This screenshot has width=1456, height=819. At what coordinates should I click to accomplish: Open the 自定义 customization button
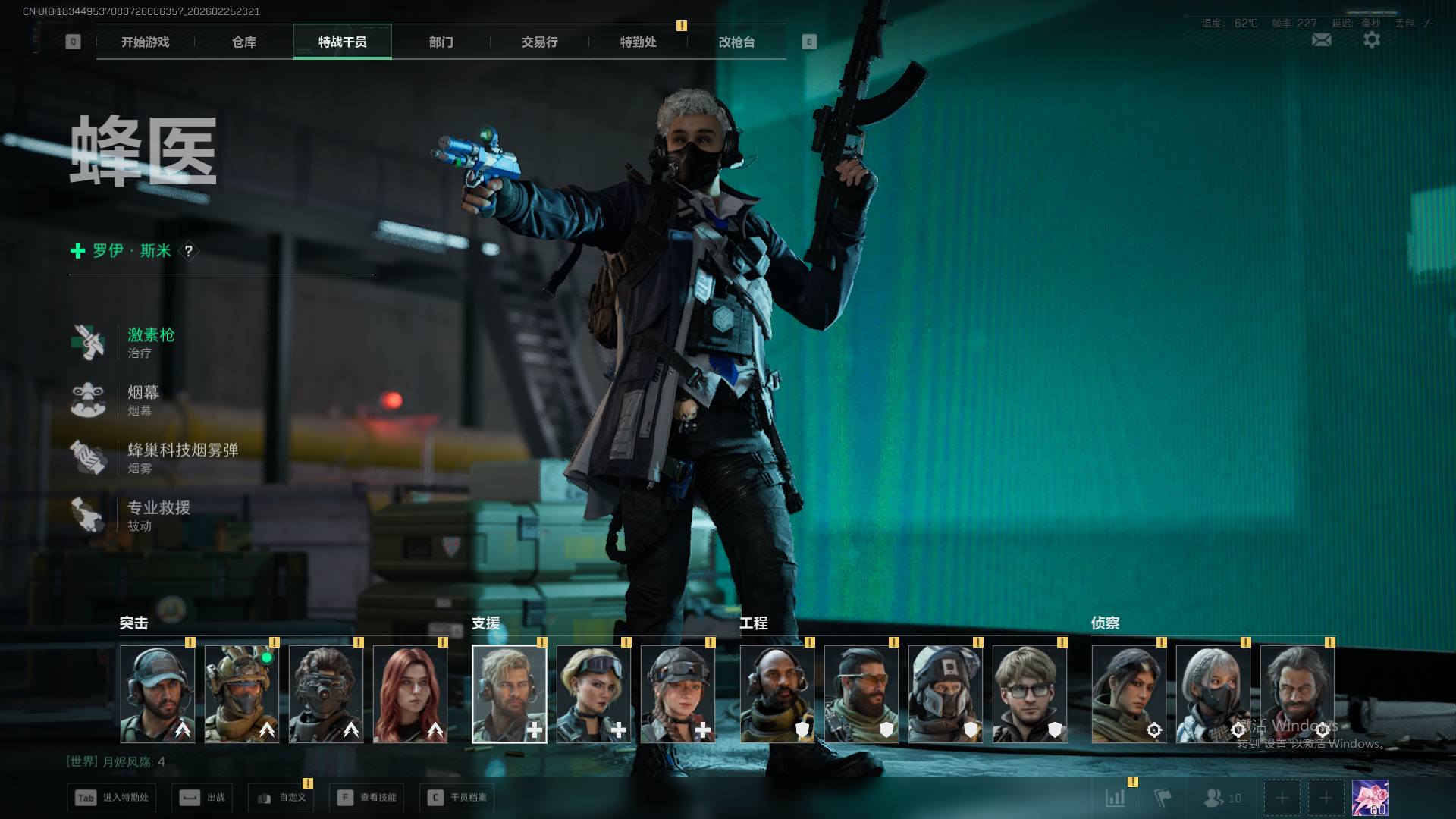point(281,798)
